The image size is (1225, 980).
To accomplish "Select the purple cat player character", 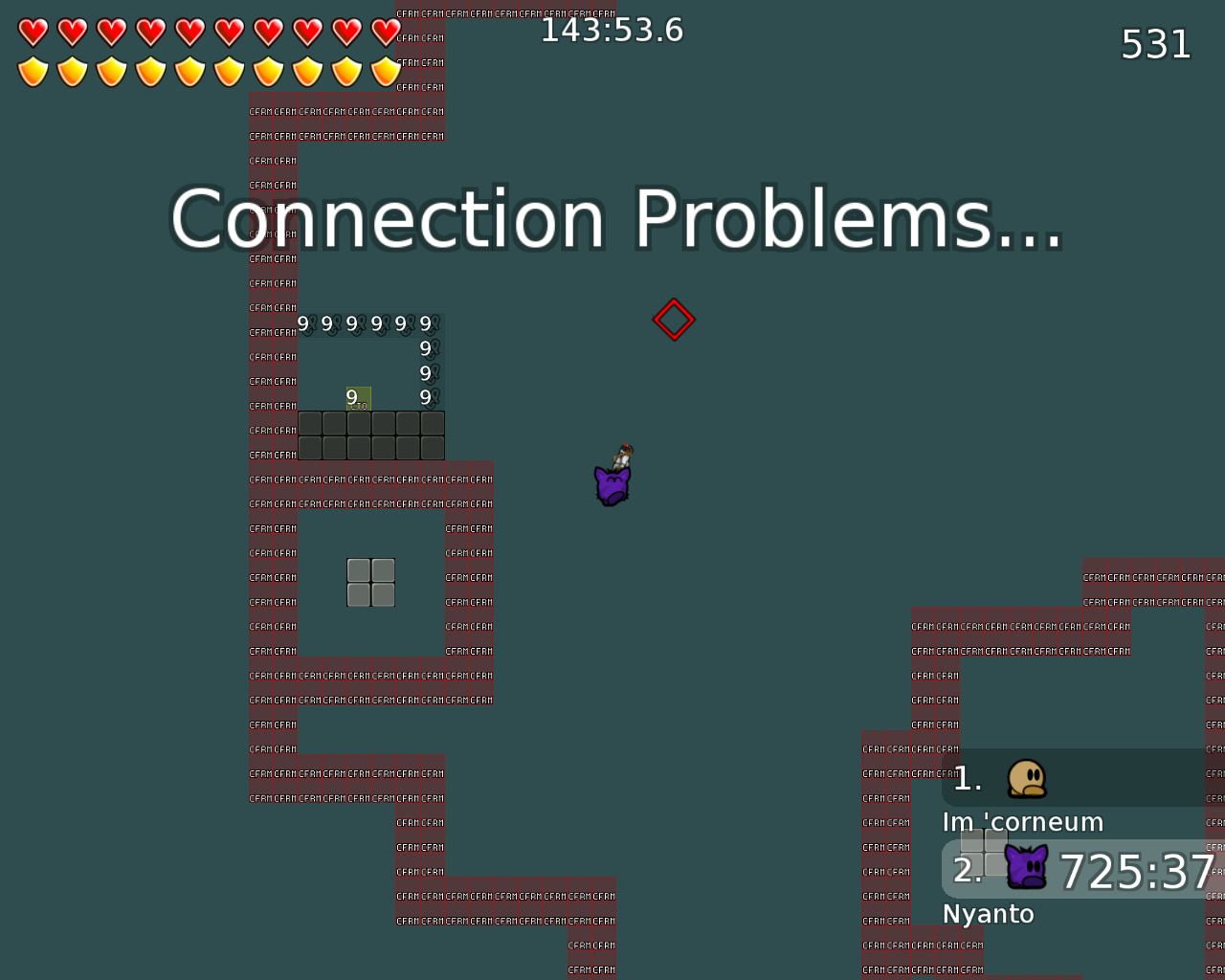I will tap(611, 481).
